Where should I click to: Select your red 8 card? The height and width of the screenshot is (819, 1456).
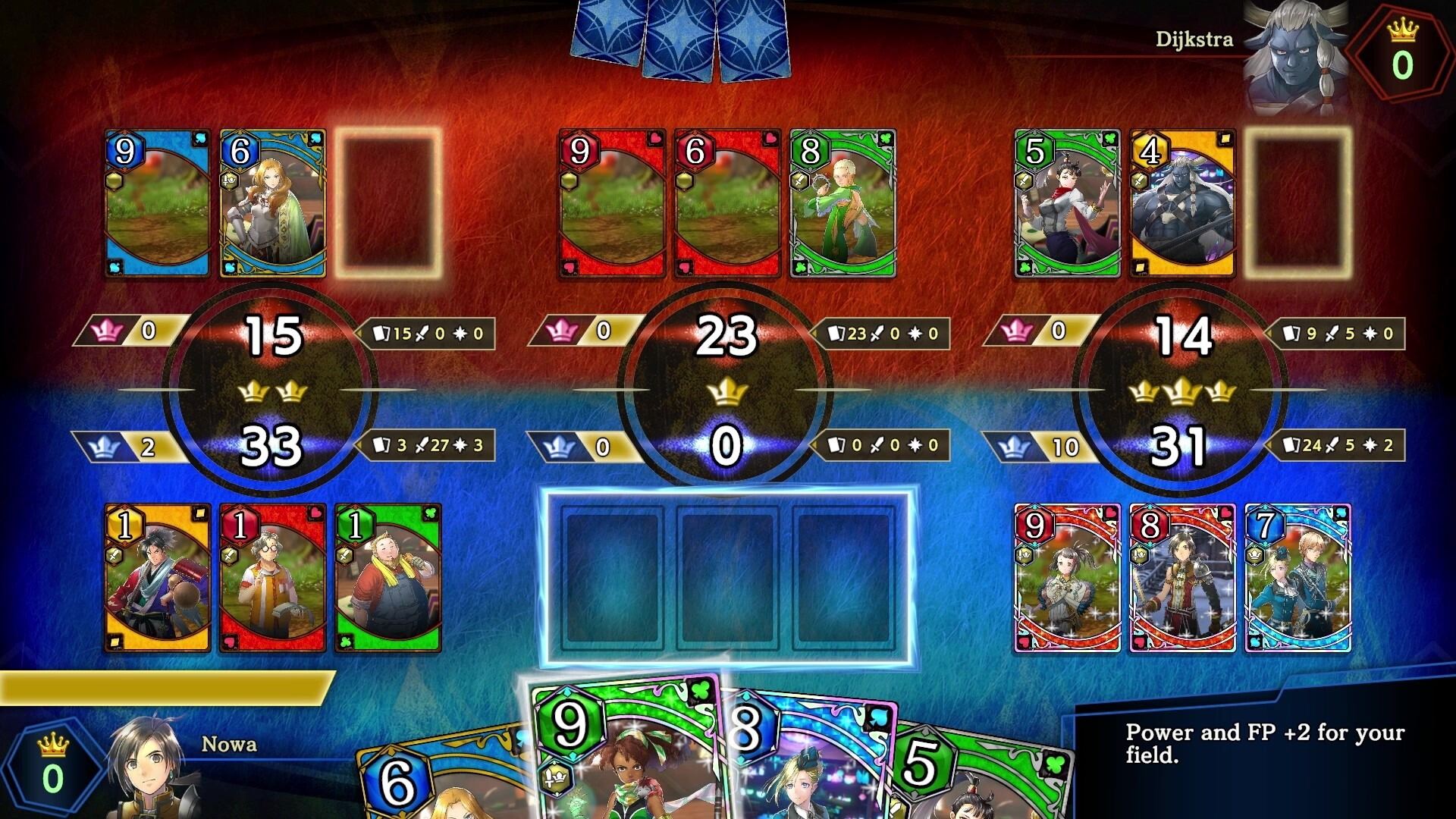[1182, 578]
